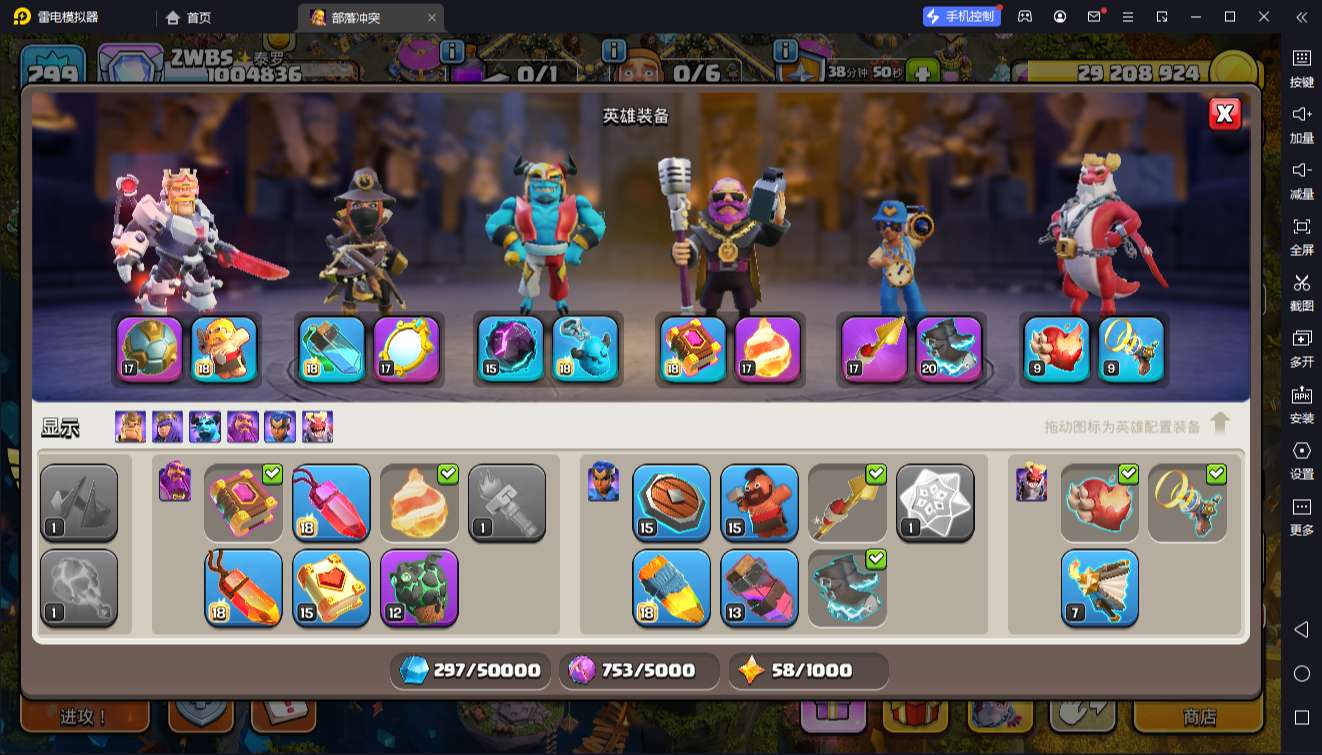Toggle the Grand Warden filter icon

pyautogui.click(x=243, y=427)
